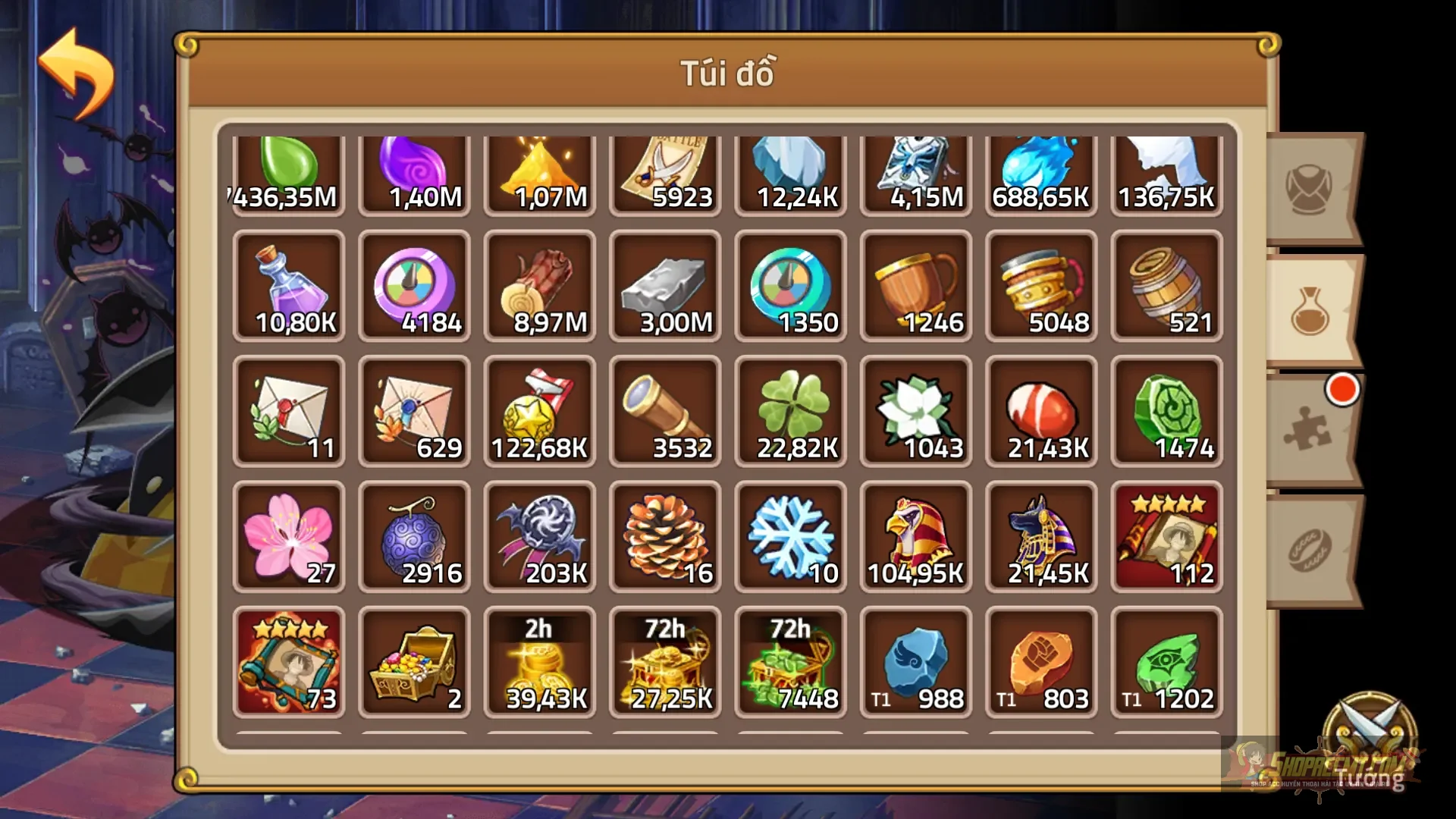
Task: Select the stone slab showing 3,00M
Action: tap(665, 287)
